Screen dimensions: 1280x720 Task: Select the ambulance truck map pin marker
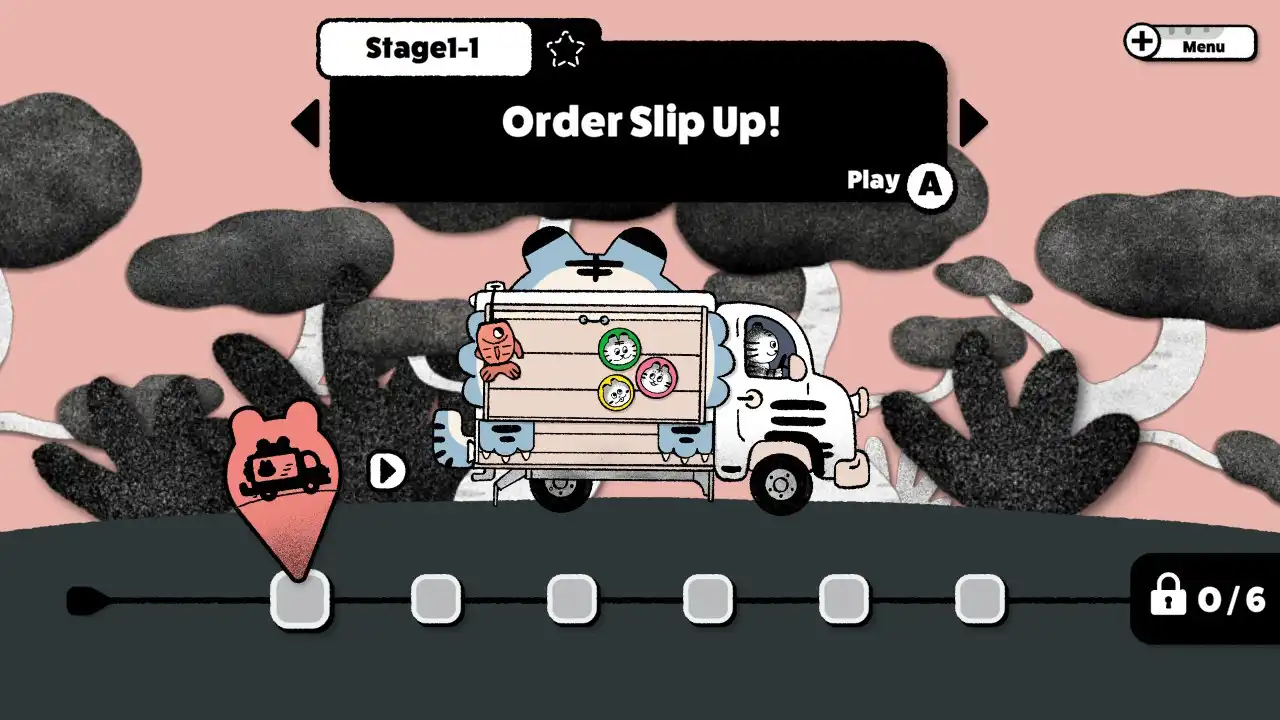point(285,470)
